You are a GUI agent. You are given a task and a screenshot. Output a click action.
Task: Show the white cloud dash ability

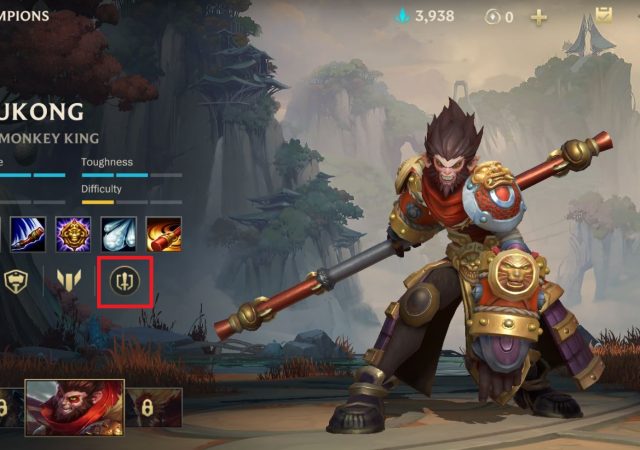pos(118,234)
